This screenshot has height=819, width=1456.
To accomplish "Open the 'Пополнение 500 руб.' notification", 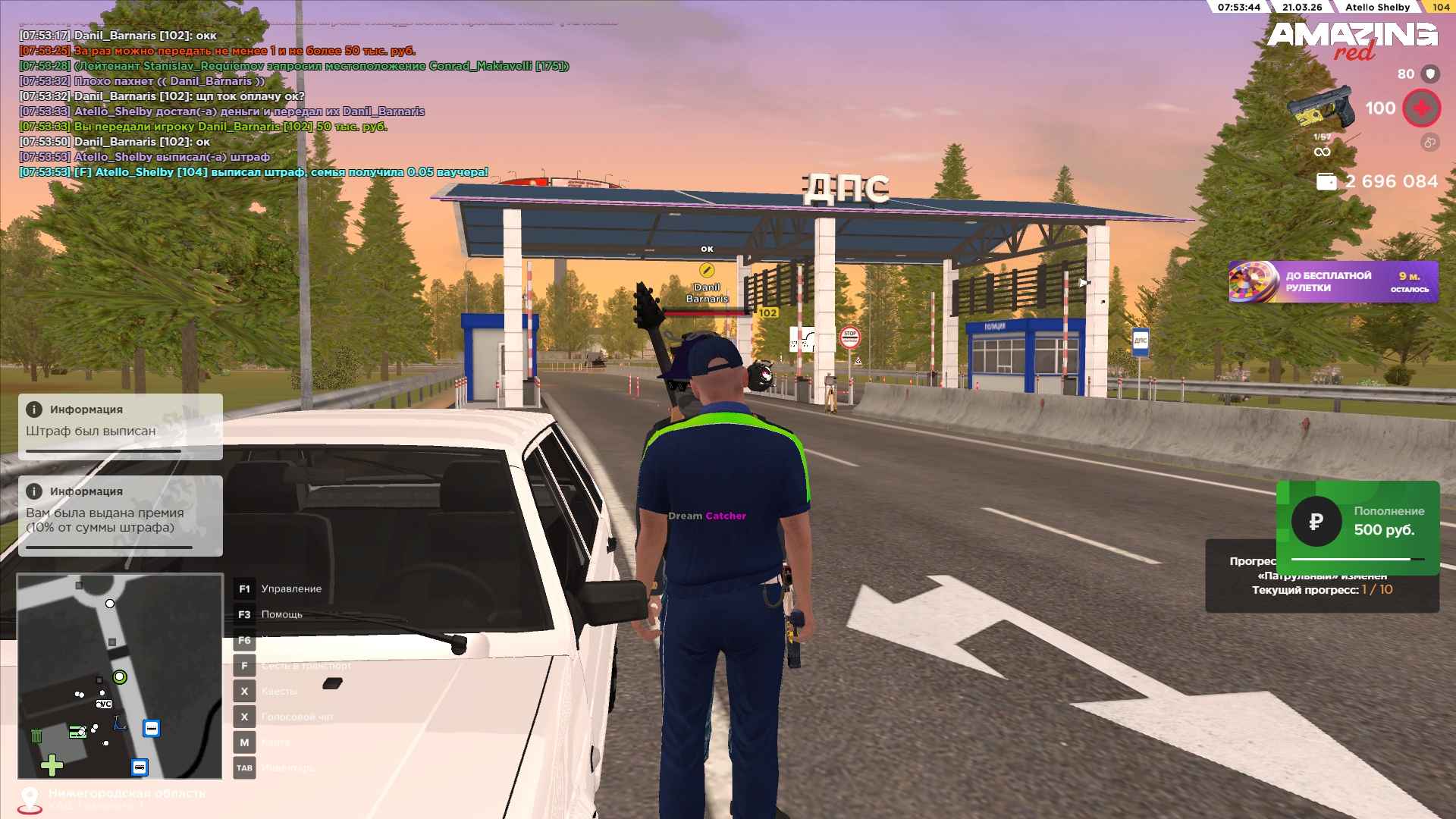I will 1357,522.
